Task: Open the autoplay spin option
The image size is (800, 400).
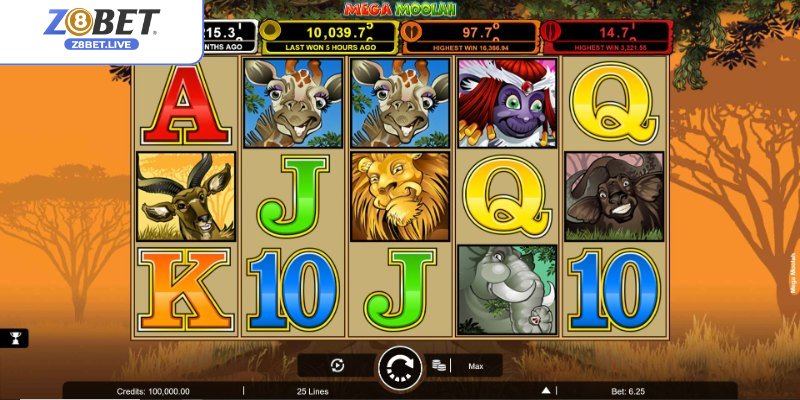Action: (x=337, y=366)
